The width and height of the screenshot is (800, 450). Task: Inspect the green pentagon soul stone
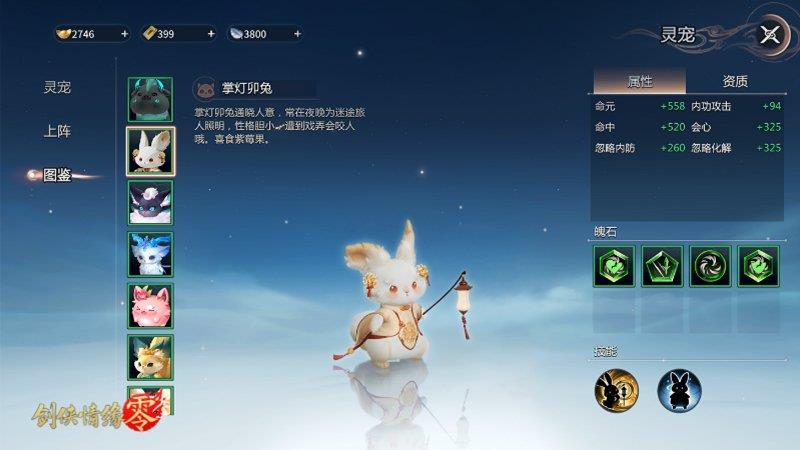coord(662,267)
